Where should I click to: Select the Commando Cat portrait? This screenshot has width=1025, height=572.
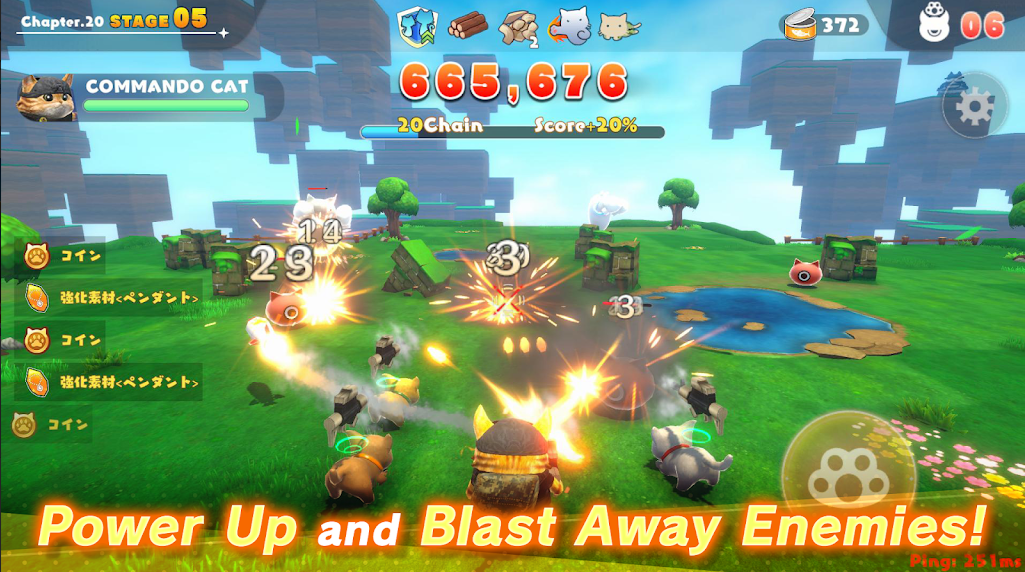[48, 97]
